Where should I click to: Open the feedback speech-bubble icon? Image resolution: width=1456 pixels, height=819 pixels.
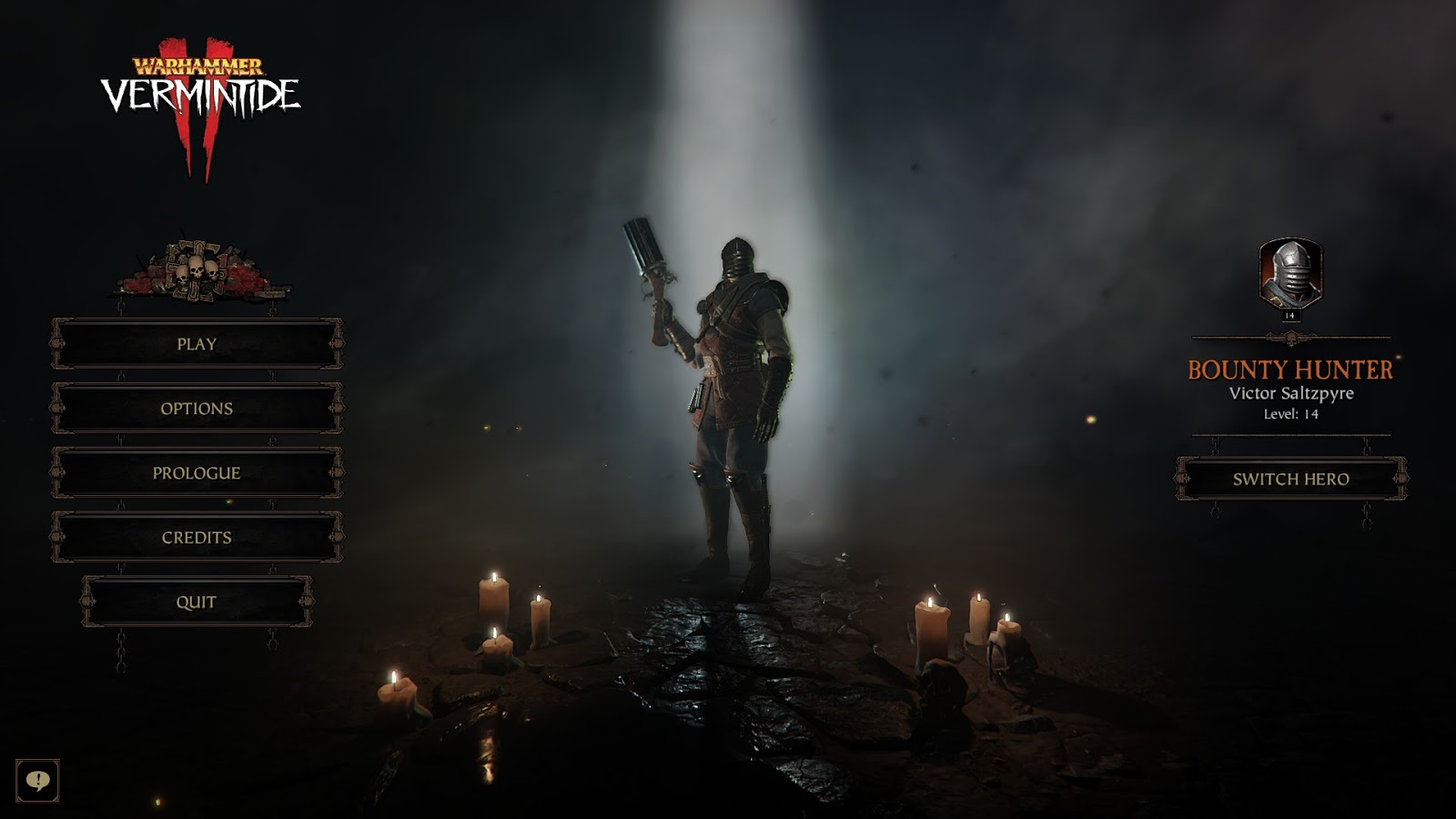tap(38, 779)
